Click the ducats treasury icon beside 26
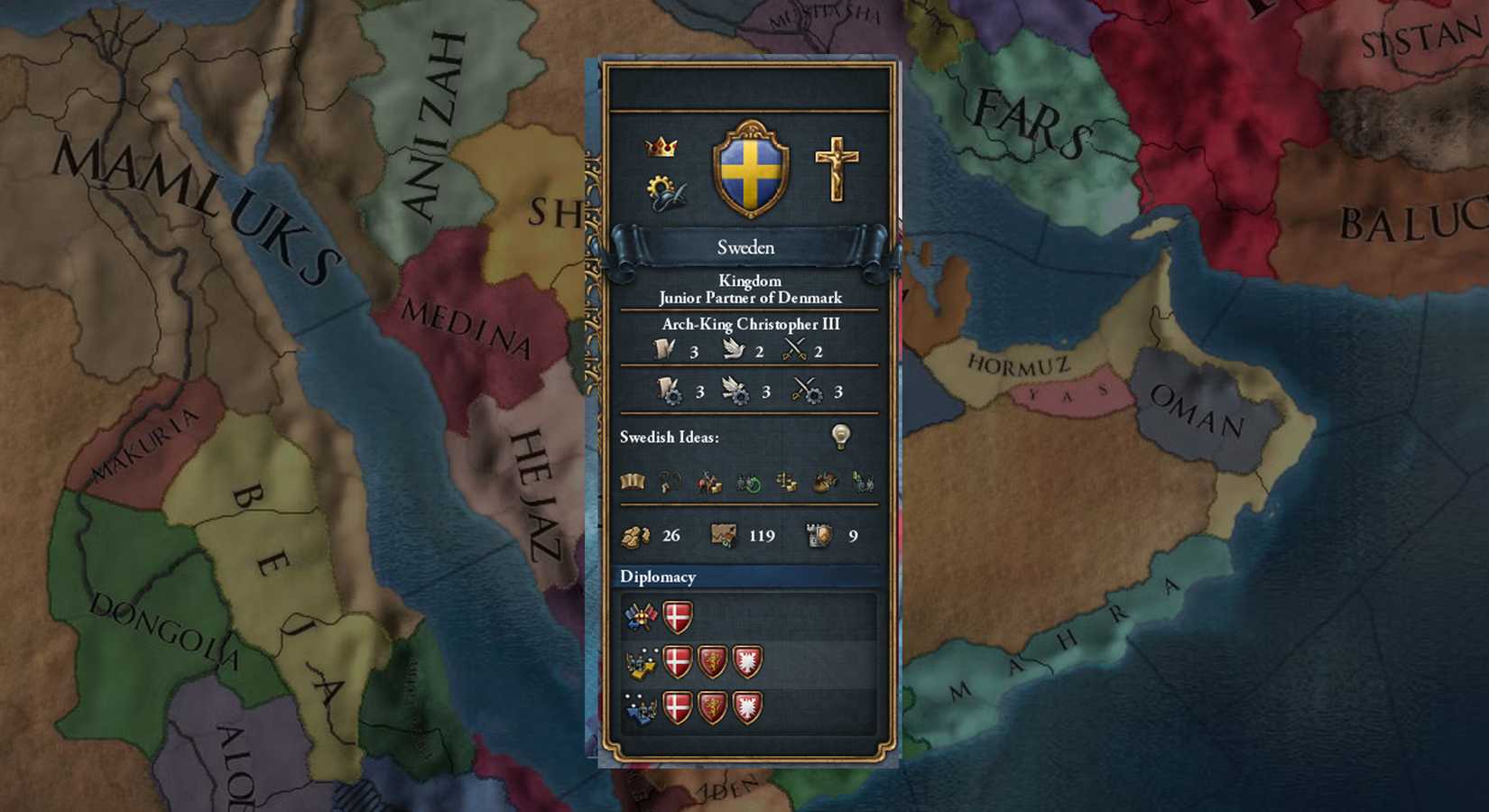Viewport: 1489px width, 812px height. pyautogui.click(x=636, y=536)
